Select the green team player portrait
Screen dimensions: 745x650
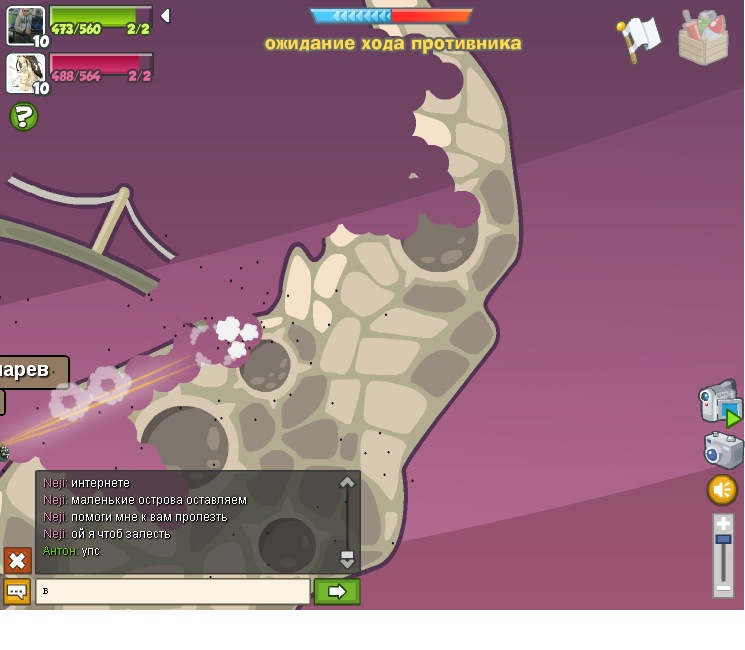[25, 25]
